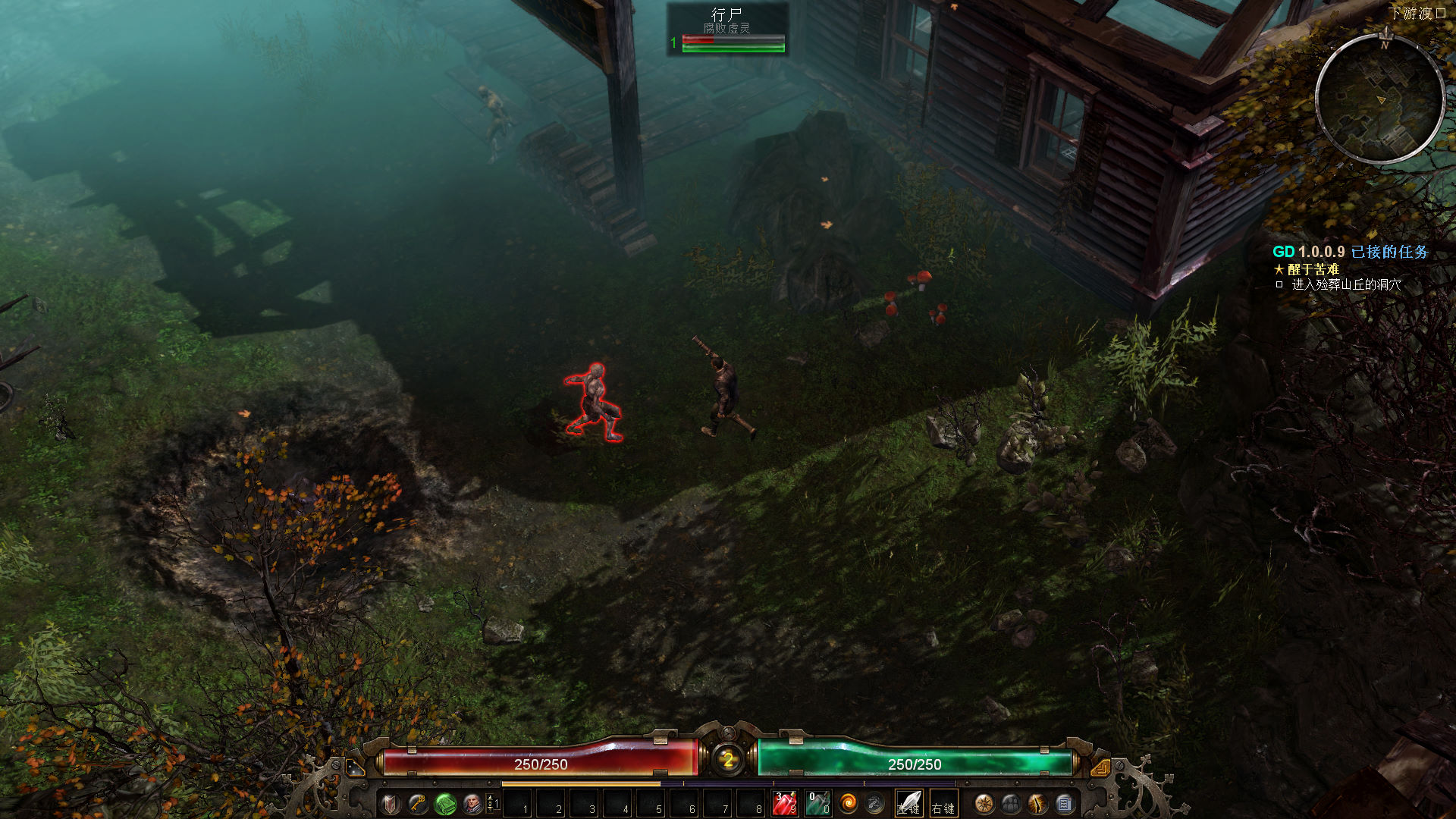Open the blue notes journal icon
This screenshot has width=1456, height=819.
[1065, 804]
